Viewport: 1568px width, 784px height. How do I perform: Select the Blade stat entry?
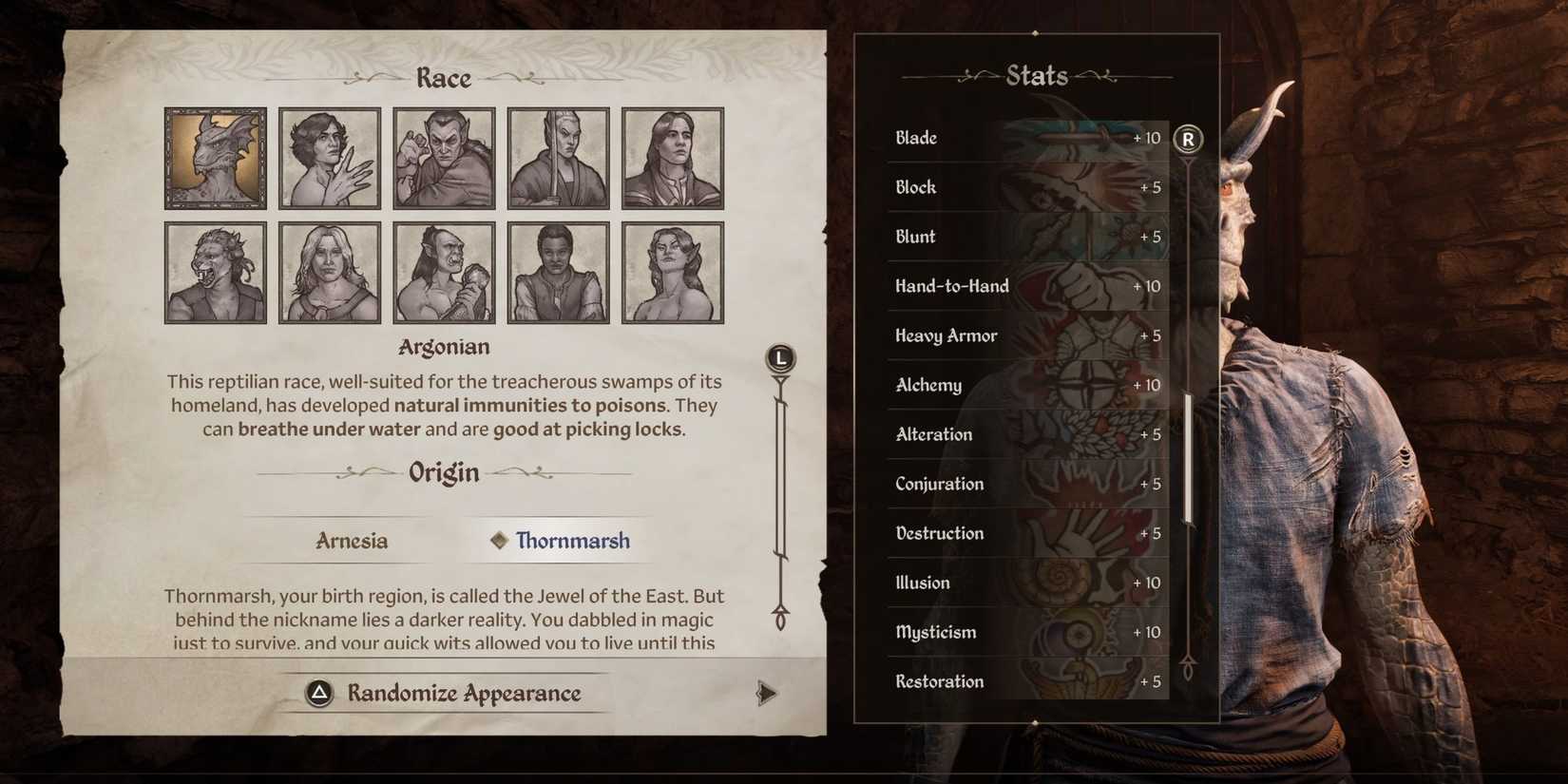click(x=1026, y=138)
